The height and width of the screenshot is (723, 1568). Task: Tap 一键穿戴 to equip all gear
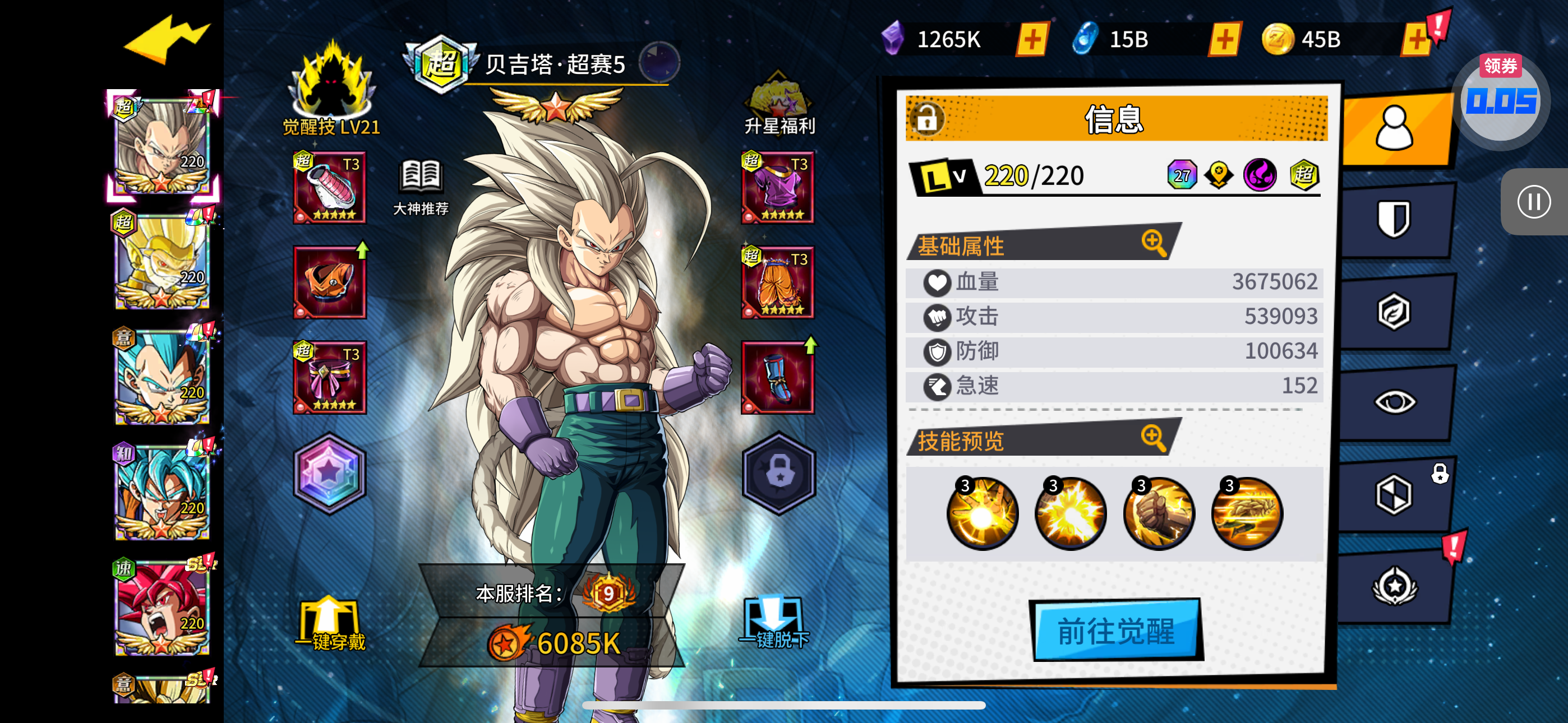click(x=330, y=624)
